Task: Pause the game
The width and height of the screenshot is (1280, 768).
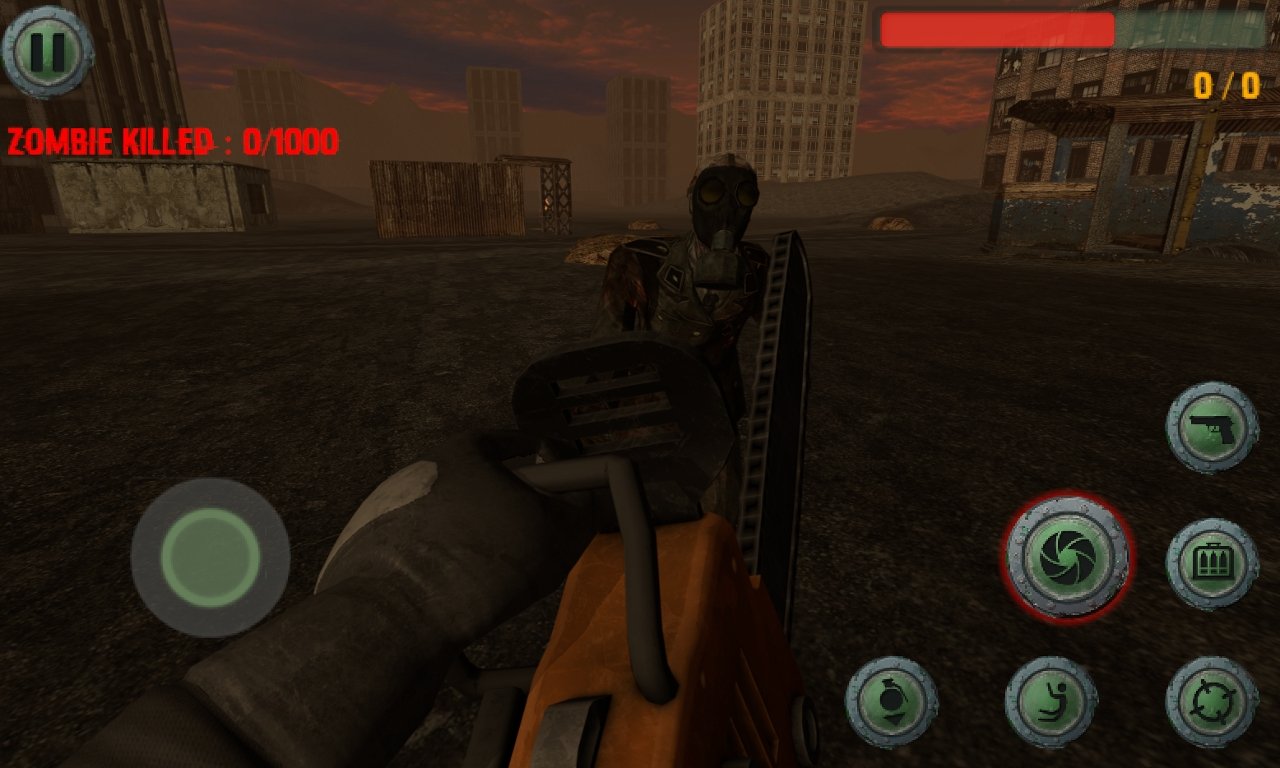Action: click(x=47, y=50)
